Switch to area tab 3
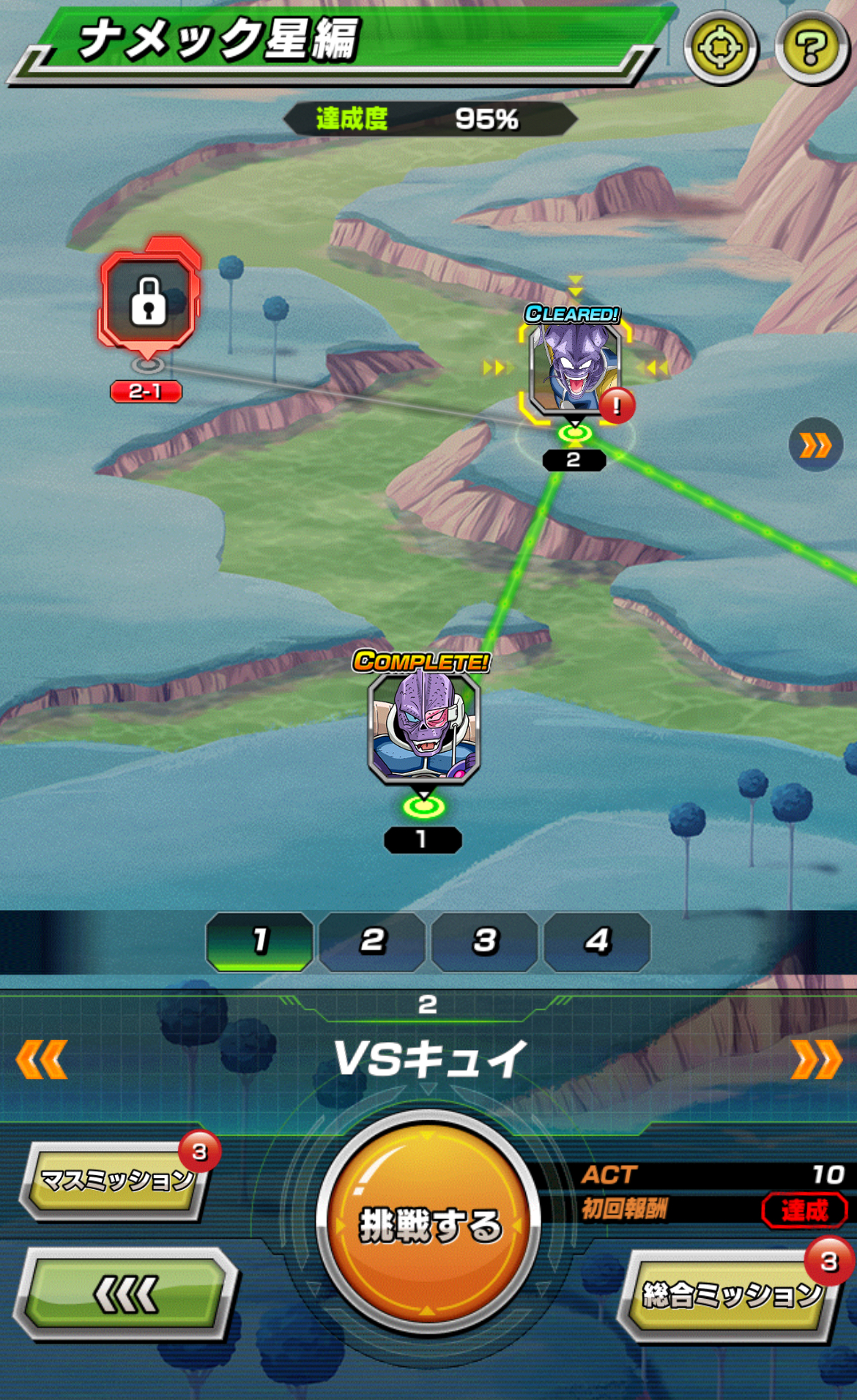Viewport: 857px width, 1400px height. pyautogui.click(x=485, y=941)
